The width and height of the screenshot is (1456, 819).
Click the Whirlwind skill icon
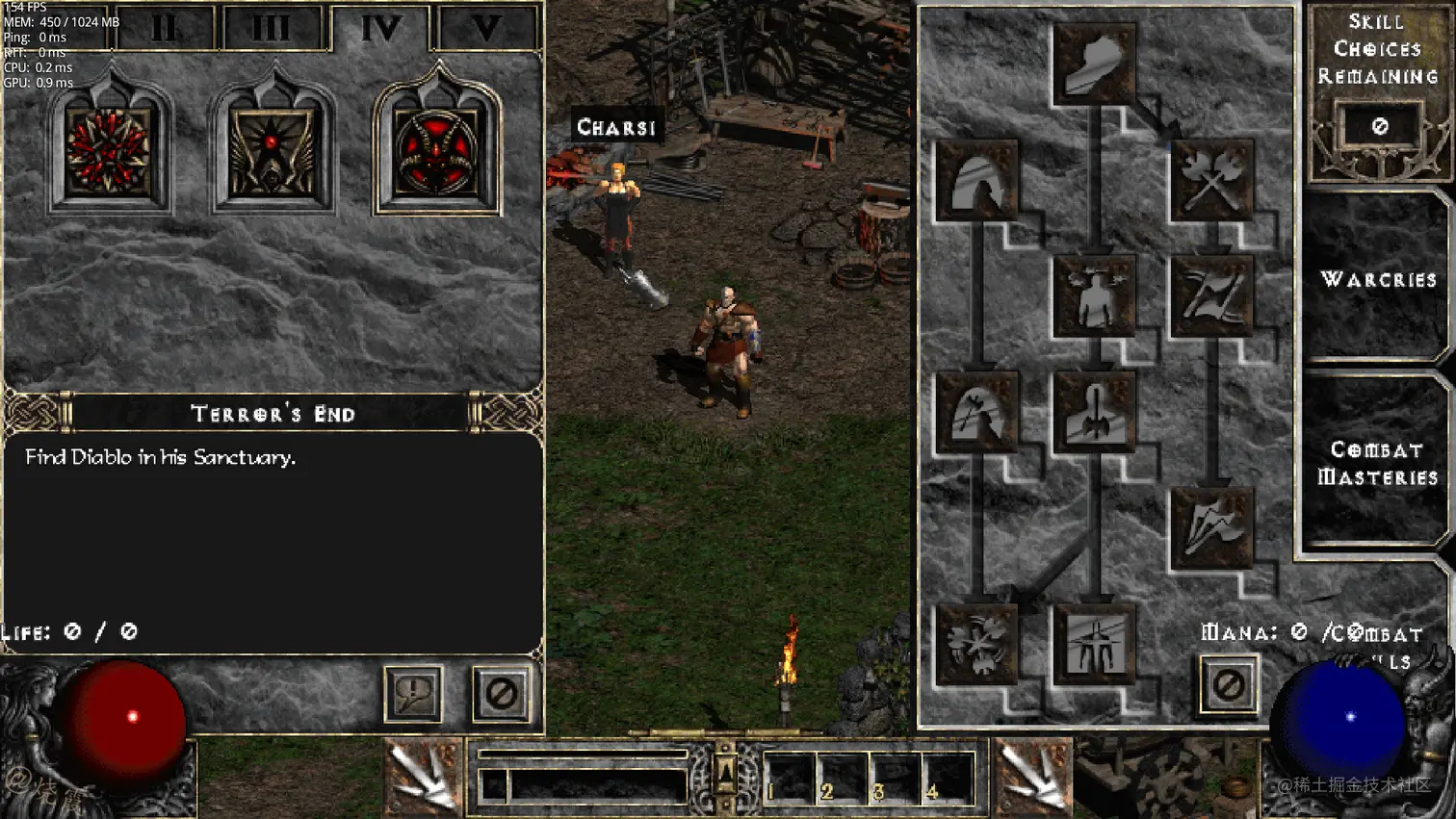[x=976, y=644]
